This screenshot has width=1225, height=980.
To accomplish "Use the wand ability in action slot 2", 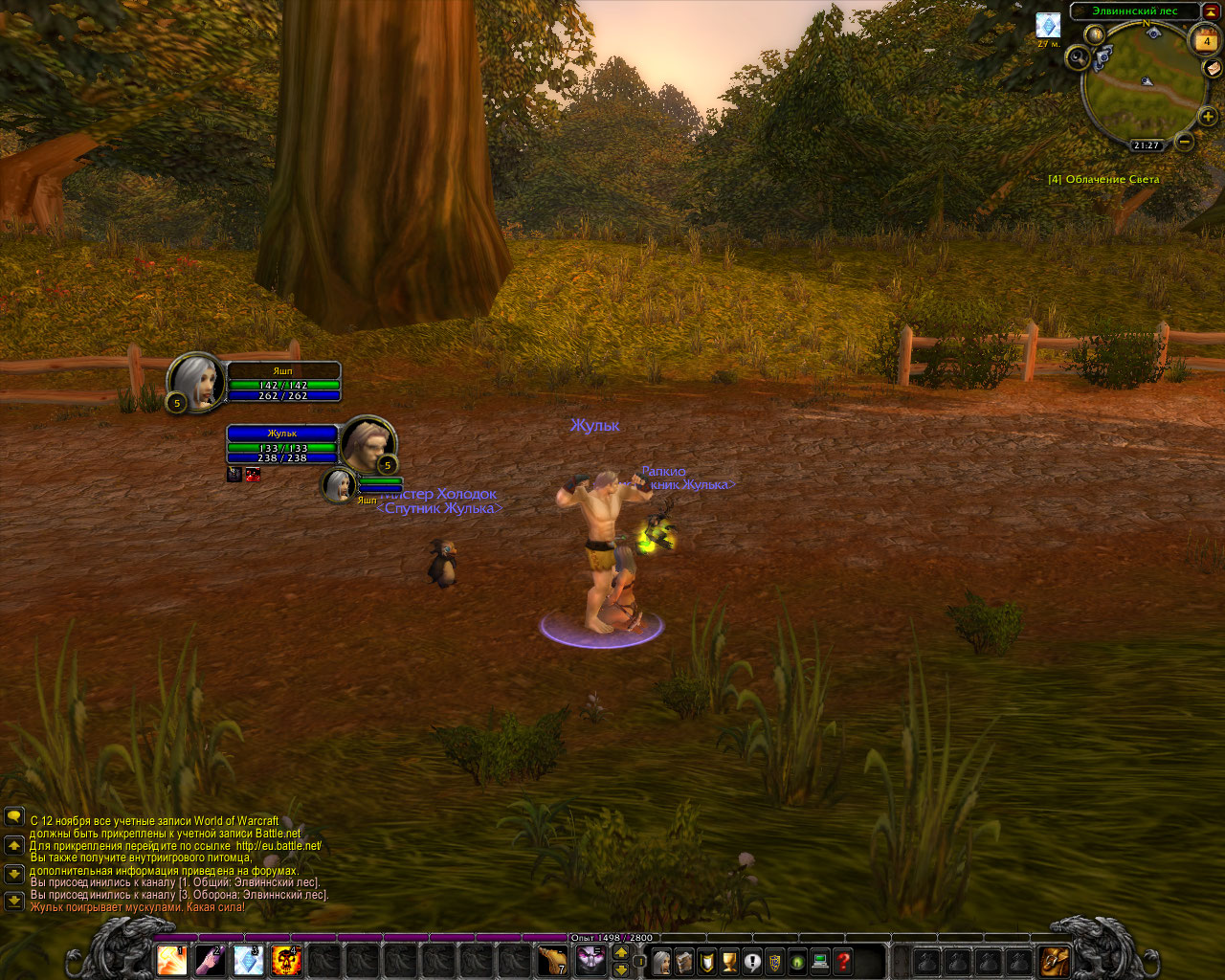I will (x=211, y=960).
